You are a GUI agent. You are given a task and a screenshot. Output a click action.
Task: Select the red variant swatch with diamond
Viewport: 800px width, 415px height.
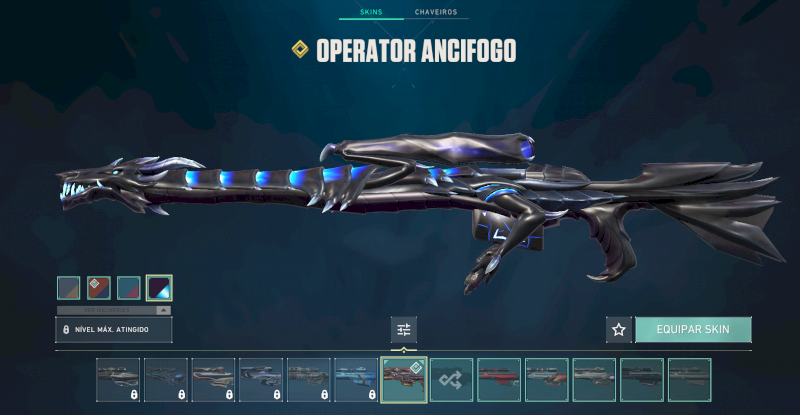(98, 288)
